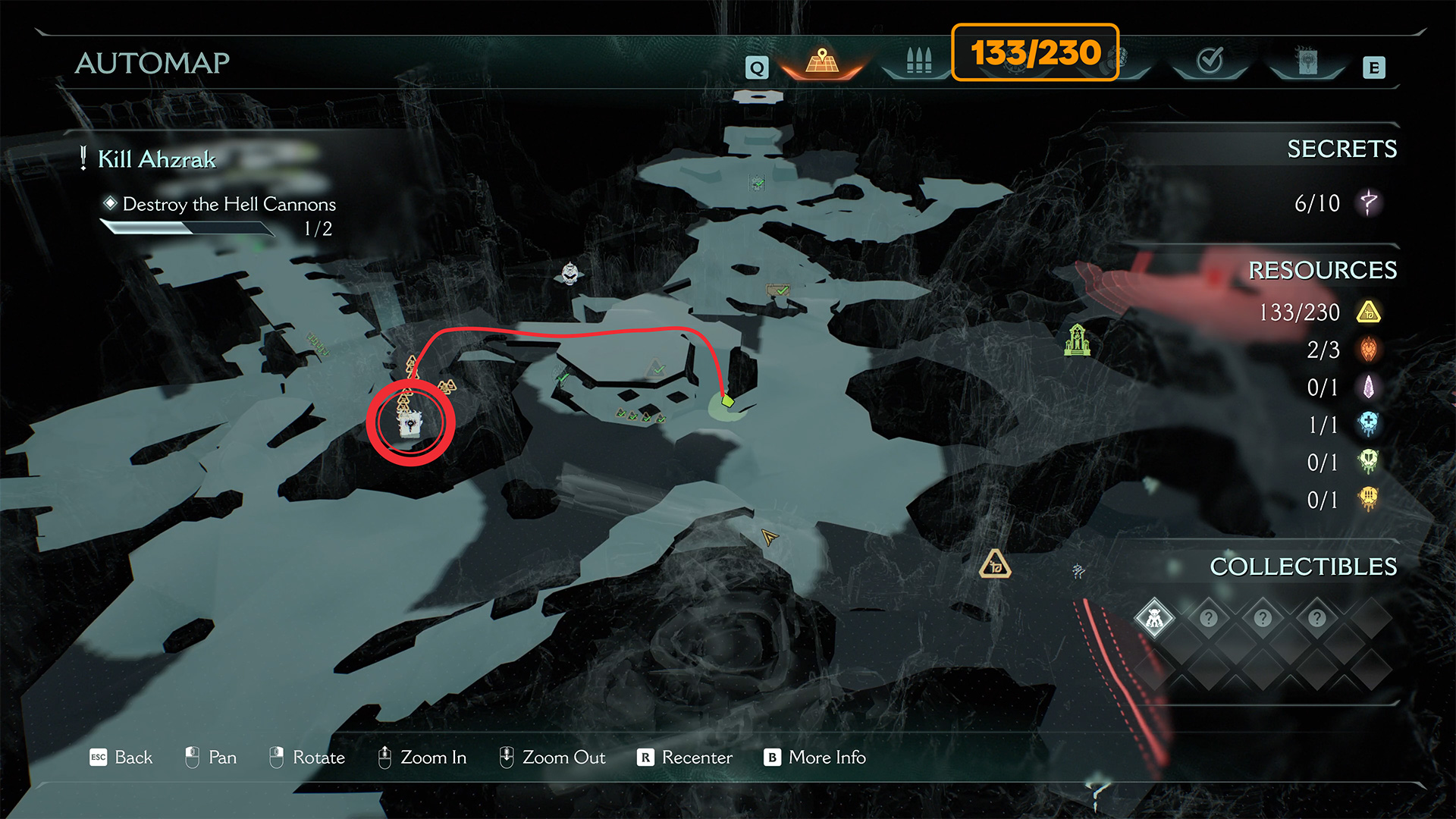Select the Automap tab icon
1456x819 pixels.
pos(822,61)
